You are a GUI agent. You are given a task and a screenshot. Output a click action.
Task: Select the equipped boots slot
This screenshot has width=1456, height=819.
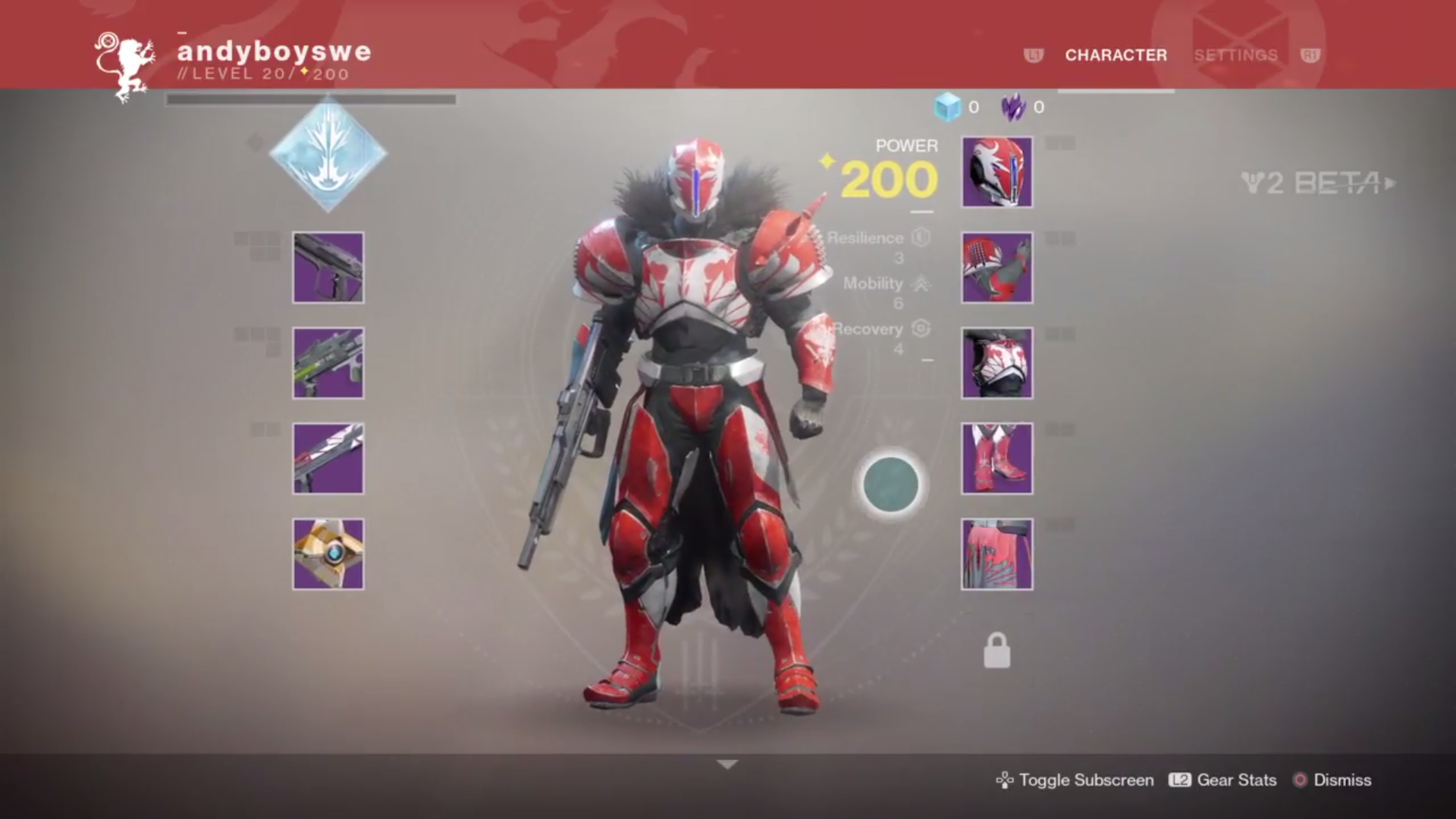(x=996, y=458)
